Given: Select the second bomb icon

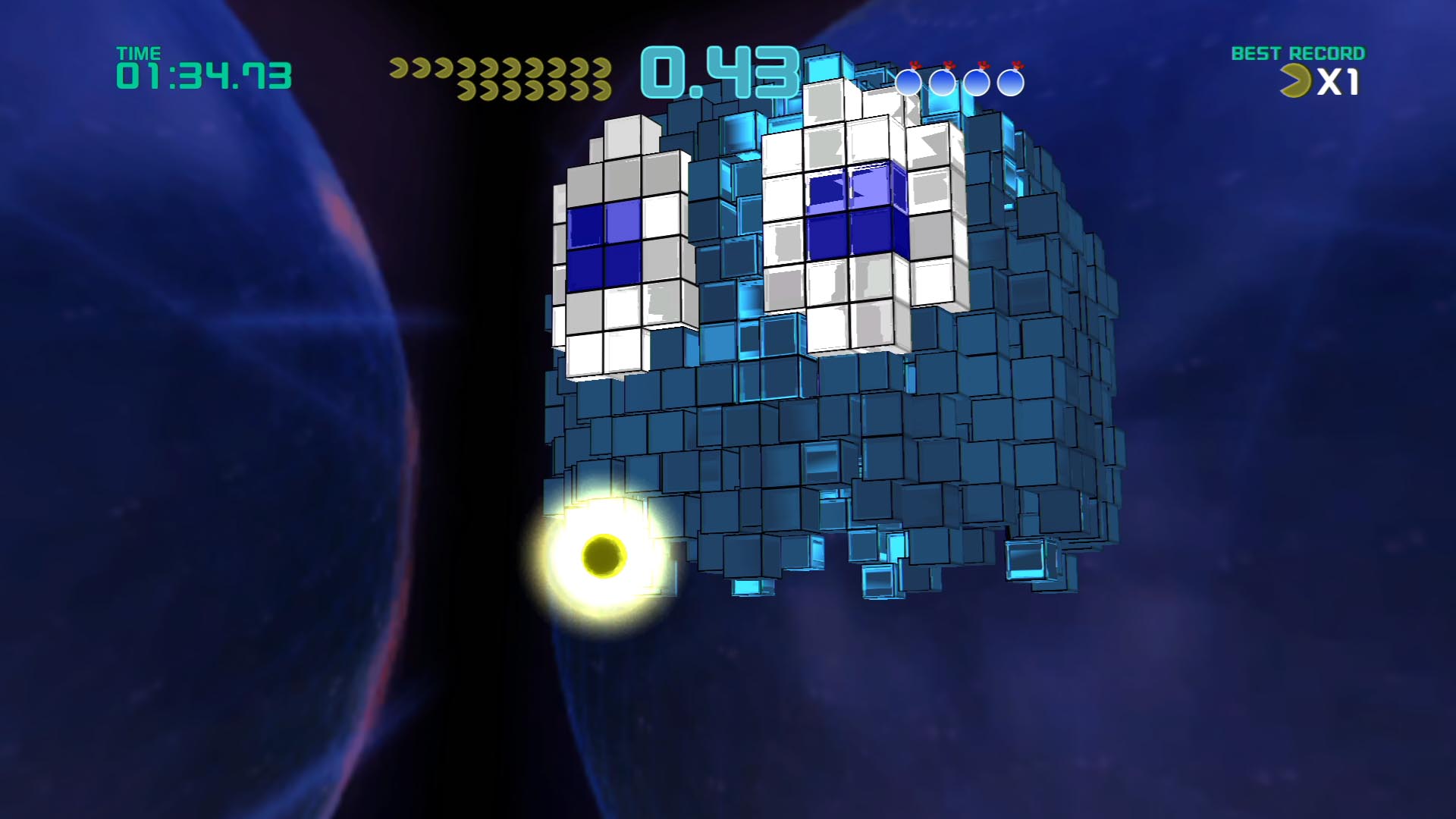Looking at the screenshot, I should [943, 82].
